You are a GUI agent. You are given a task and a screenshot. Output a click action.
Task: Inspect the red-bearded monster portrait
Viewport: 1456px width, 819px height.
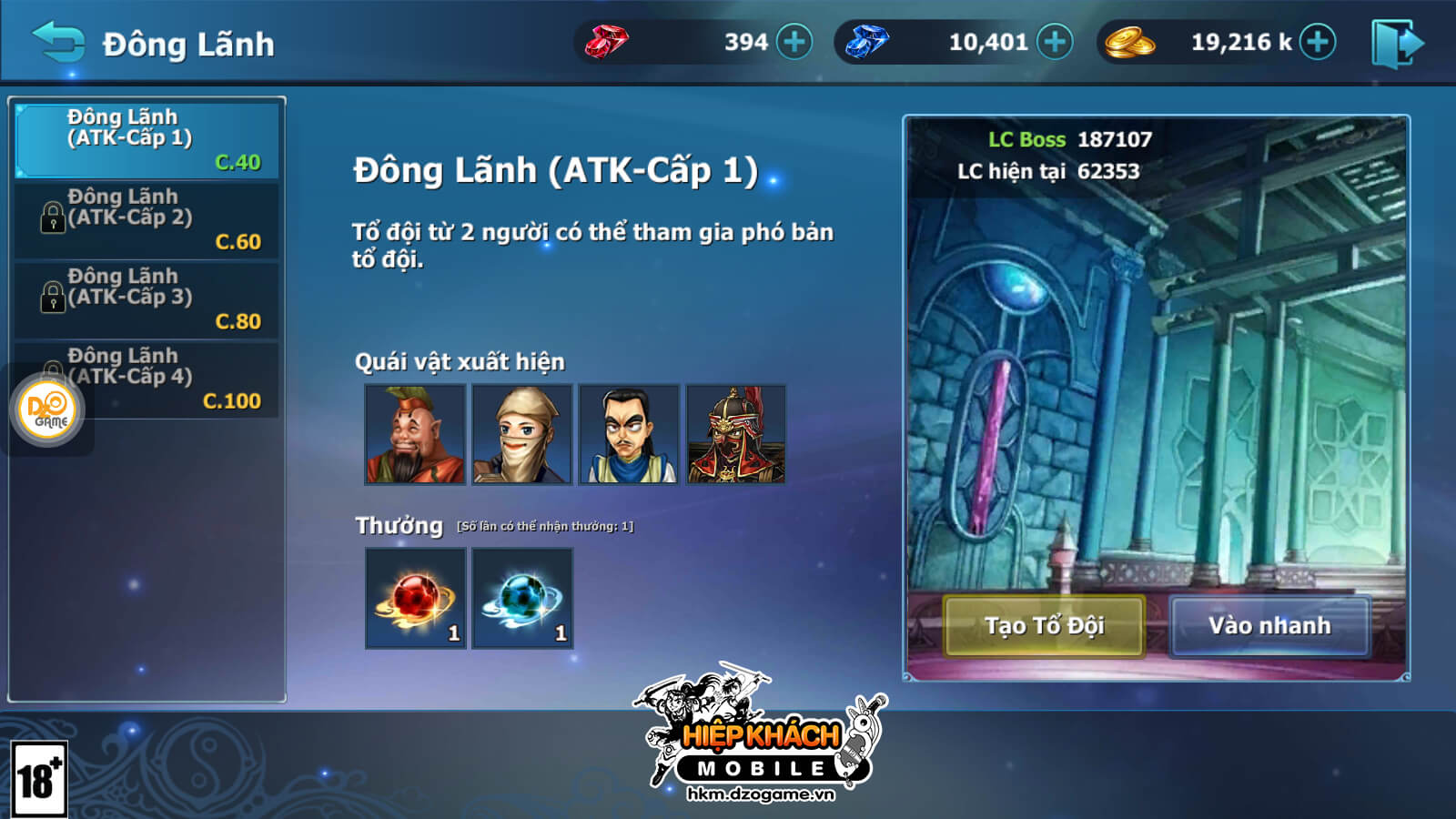(x=415, y=434)
